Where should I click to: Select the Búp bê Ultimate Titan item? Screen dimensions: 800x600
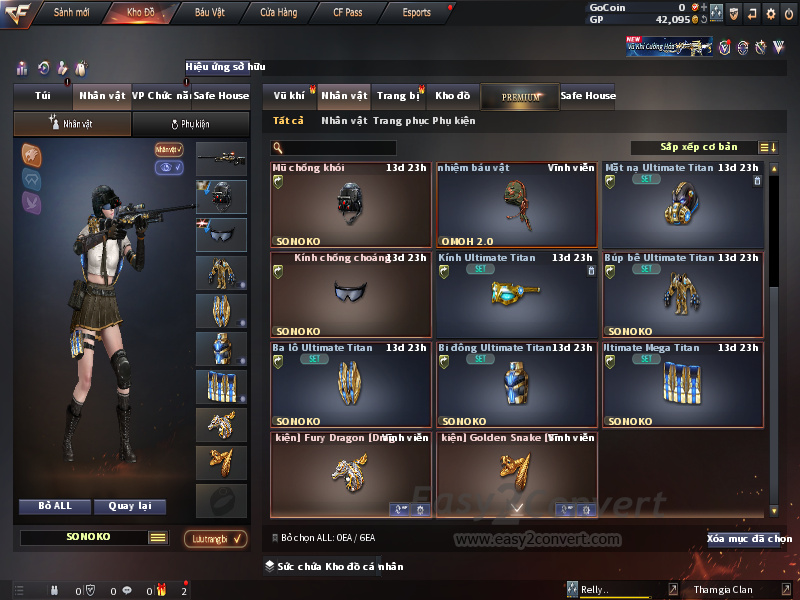tap(683, 294)
